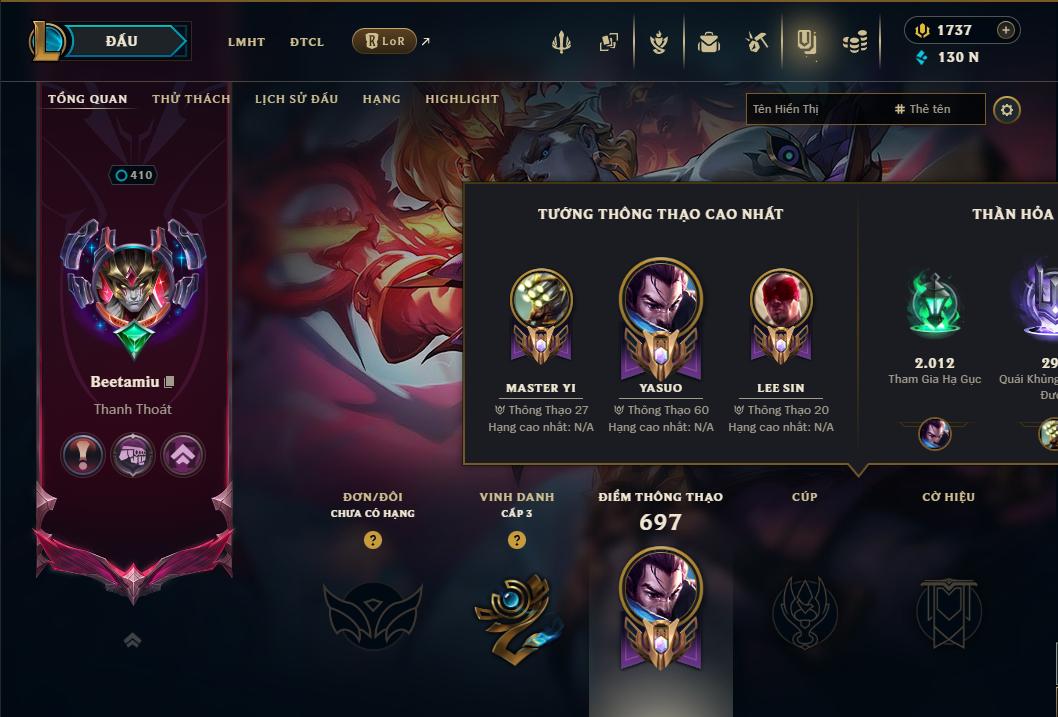Open the LỊCH SỬ ĐẤU match history tab
Image resolution: width=1058 pixels, height=717 pixels.
296,99
